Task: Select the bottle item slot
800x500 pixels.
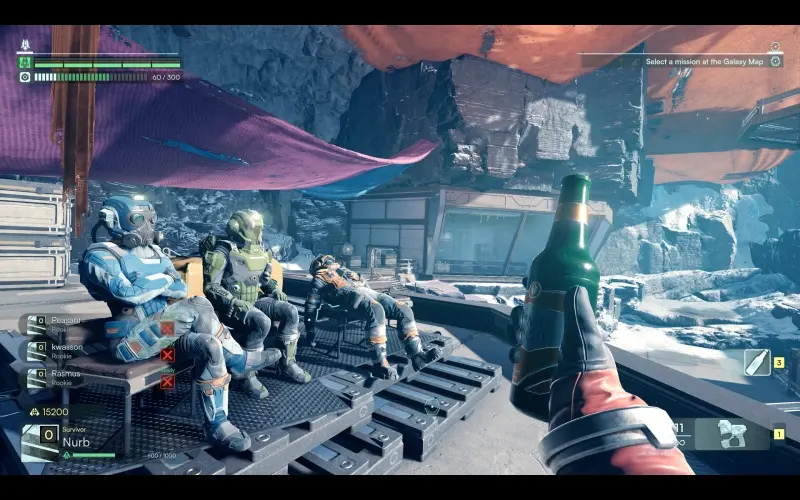Action: pyautogui.click(x=757, y=363)
